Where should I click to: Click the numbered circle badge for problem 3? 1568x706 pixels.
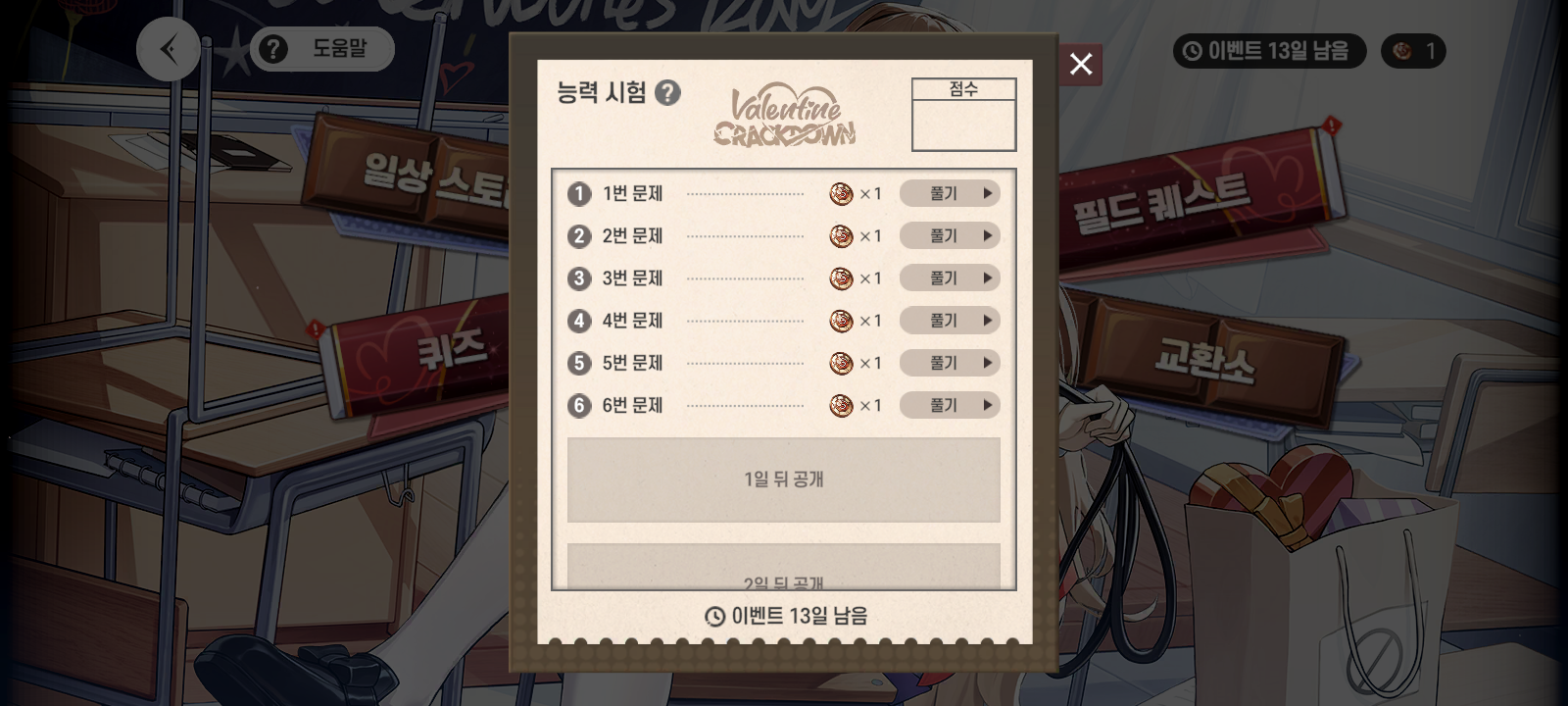[578, 278]
